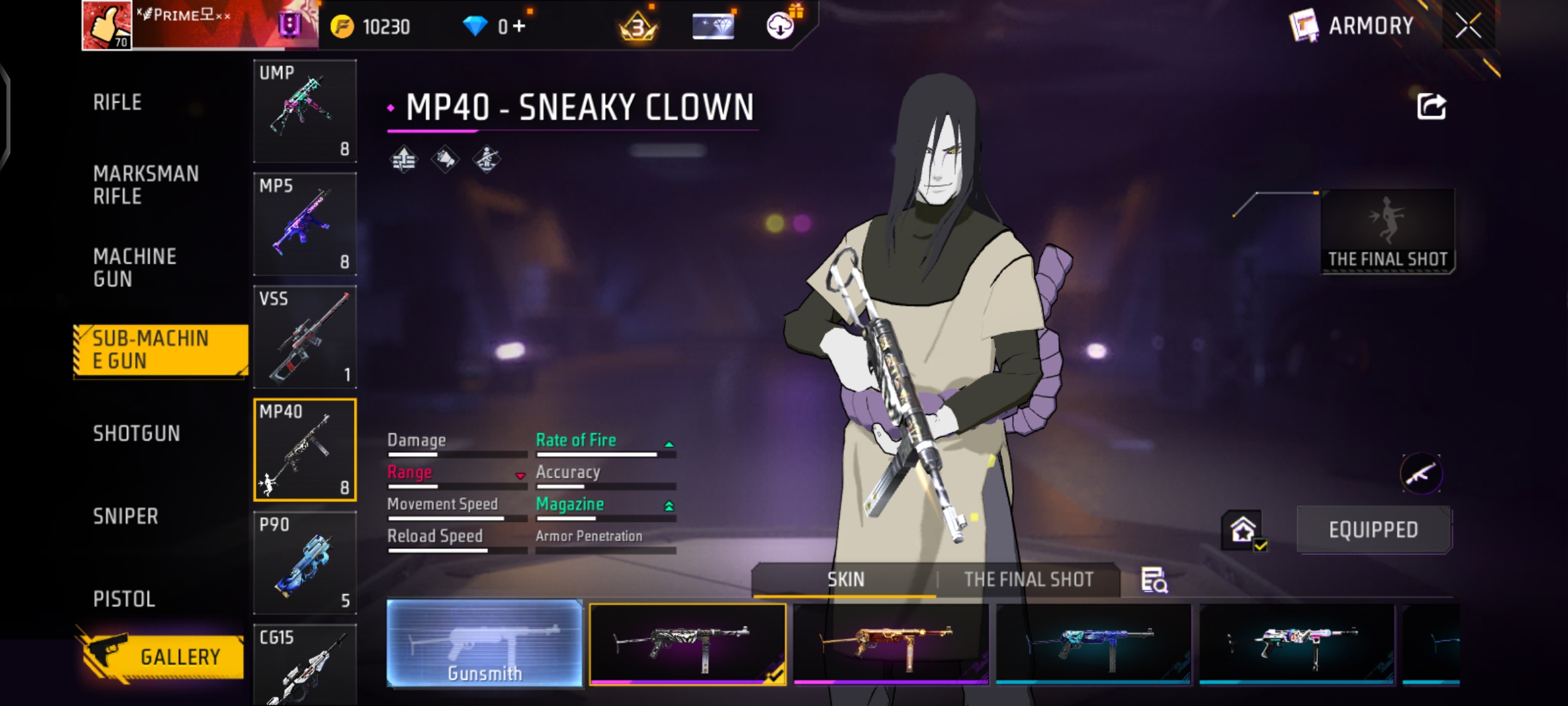Screen dimensions: 1568x706
Task: Switch to Marksman Rifle category
Action: pyautogui.click(x=146, y=185)
